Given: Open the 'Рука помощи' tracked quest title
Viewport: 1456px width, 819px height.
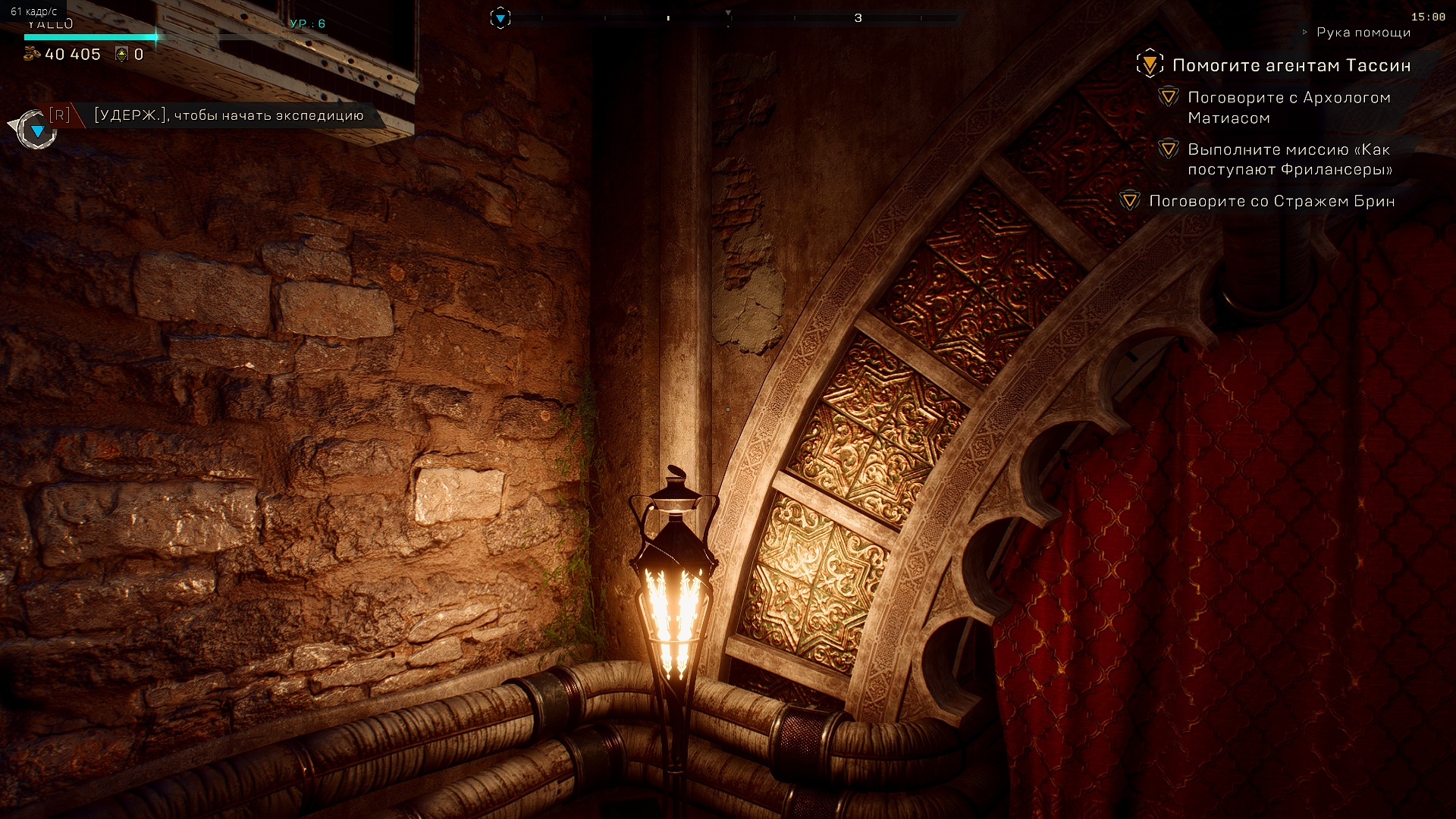Looking at the screenshot, I should point(1363,32).
